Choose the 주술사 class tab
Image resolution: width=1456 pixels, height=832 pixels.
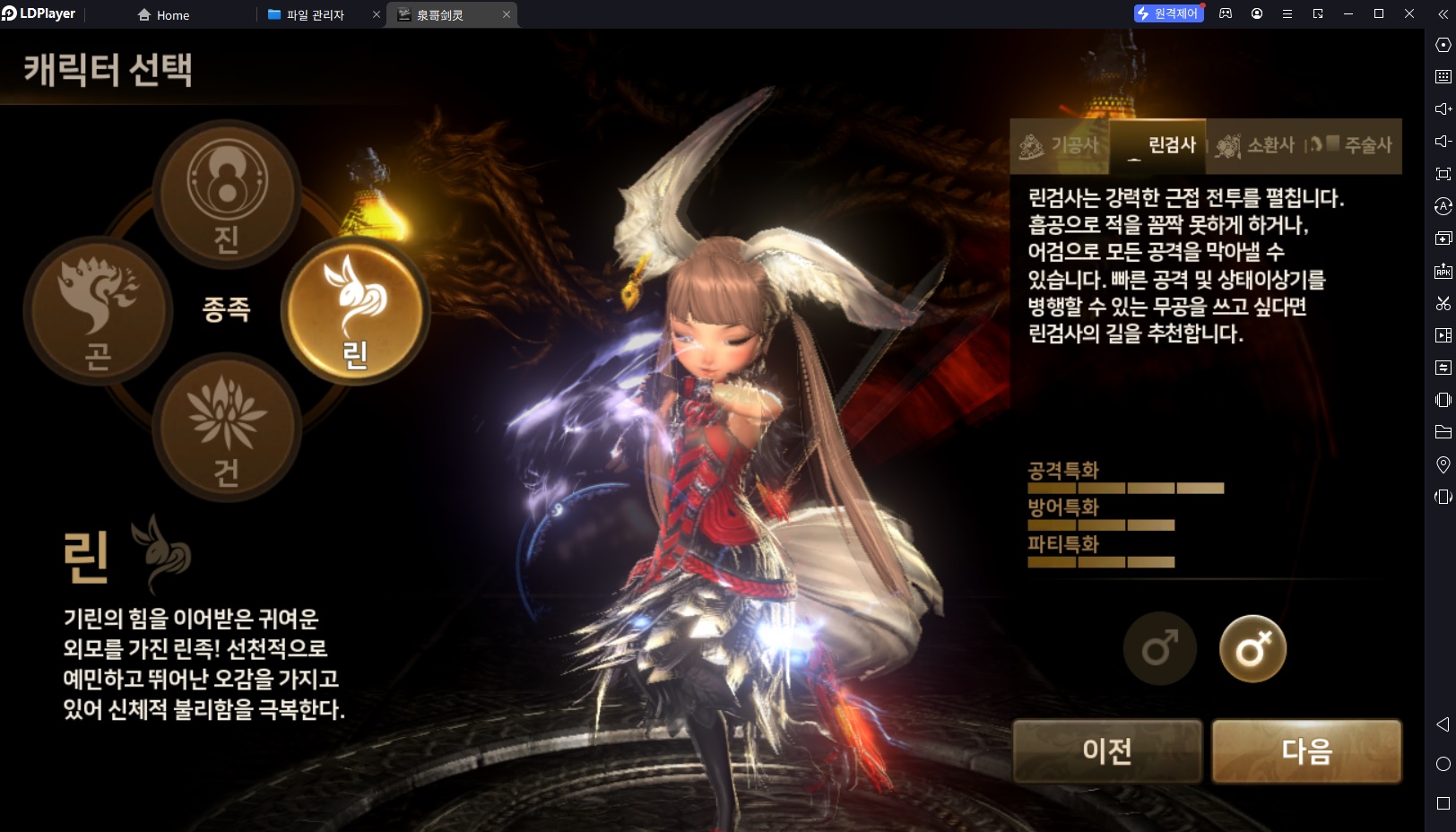click(1354, 145)
